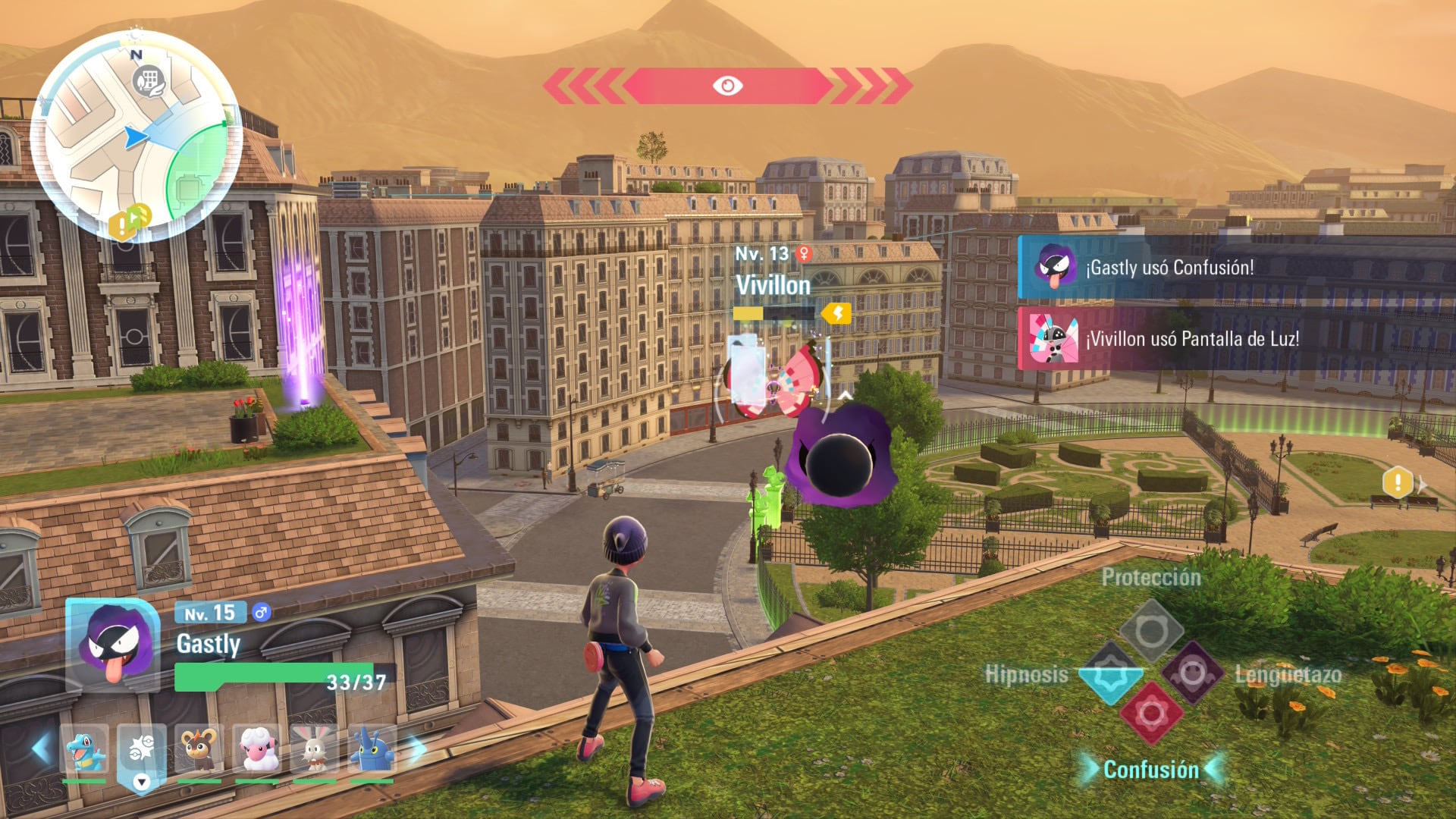
Task: Activate the Hipnosis move
Action: (1109, 673)
